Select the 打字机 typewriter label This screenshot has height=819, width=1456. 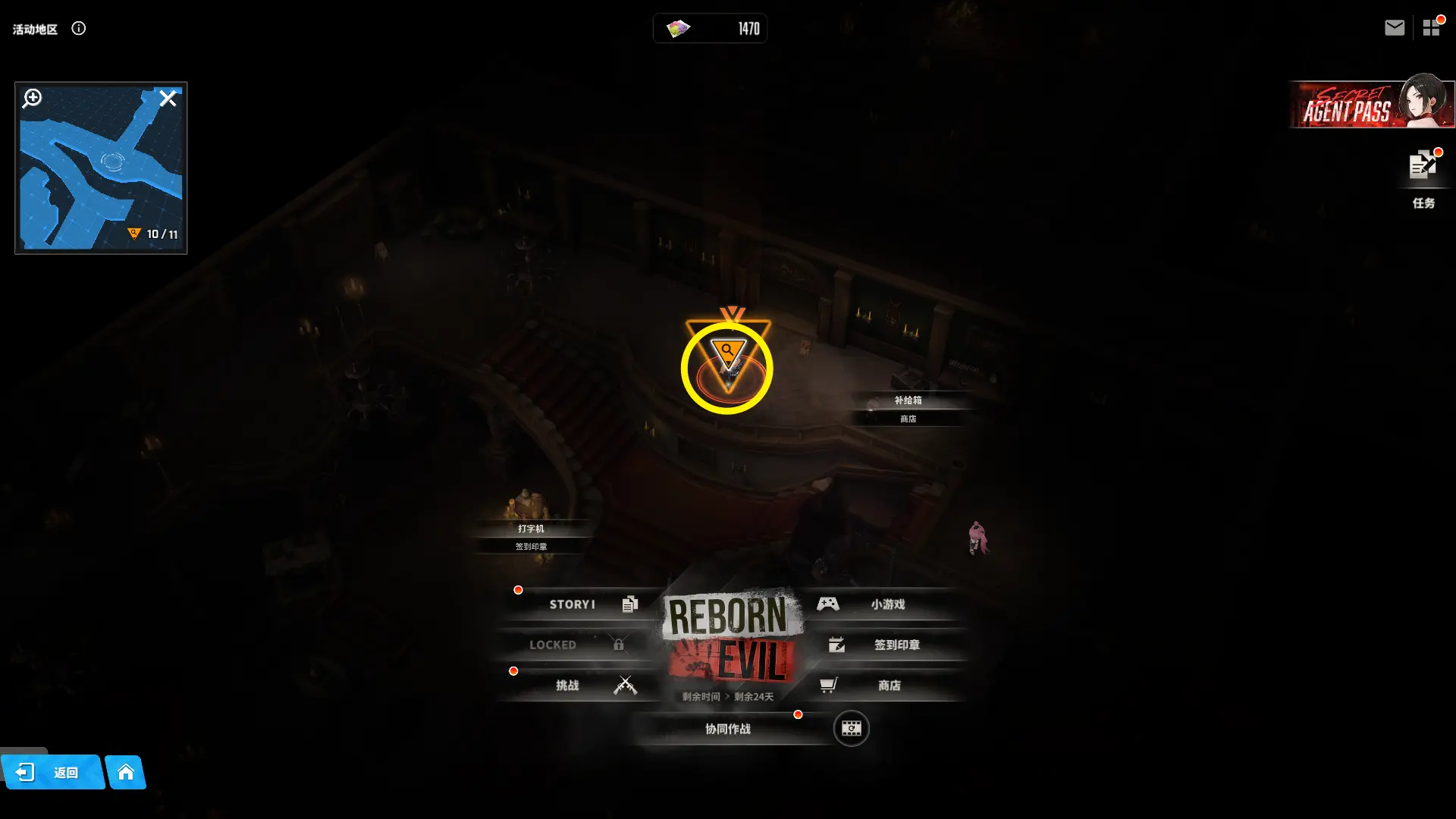(x=531, y=529)
